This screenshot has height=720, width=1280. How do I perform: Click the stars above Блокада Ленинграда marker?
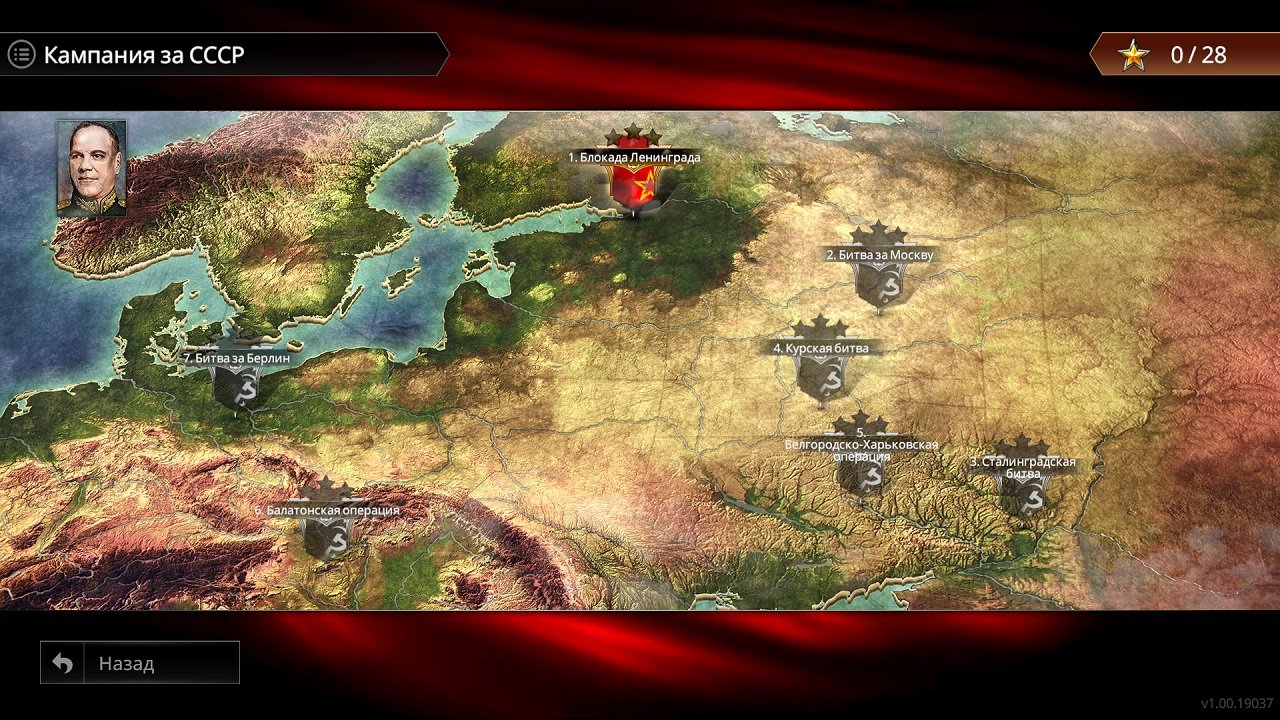coord(634,133)
